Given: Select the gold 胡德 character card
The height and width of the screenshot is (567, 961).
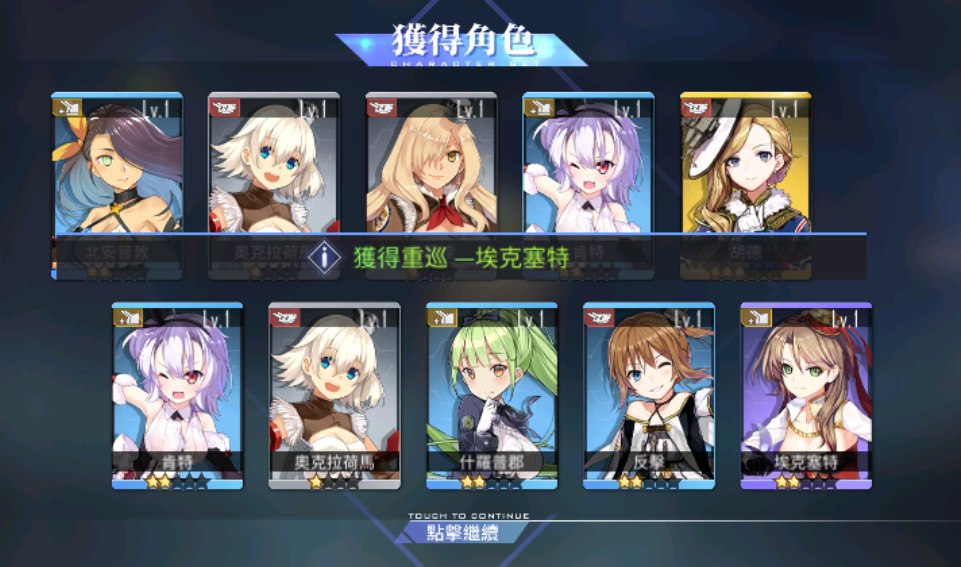Looking at the screenshot, I should 745,180.
